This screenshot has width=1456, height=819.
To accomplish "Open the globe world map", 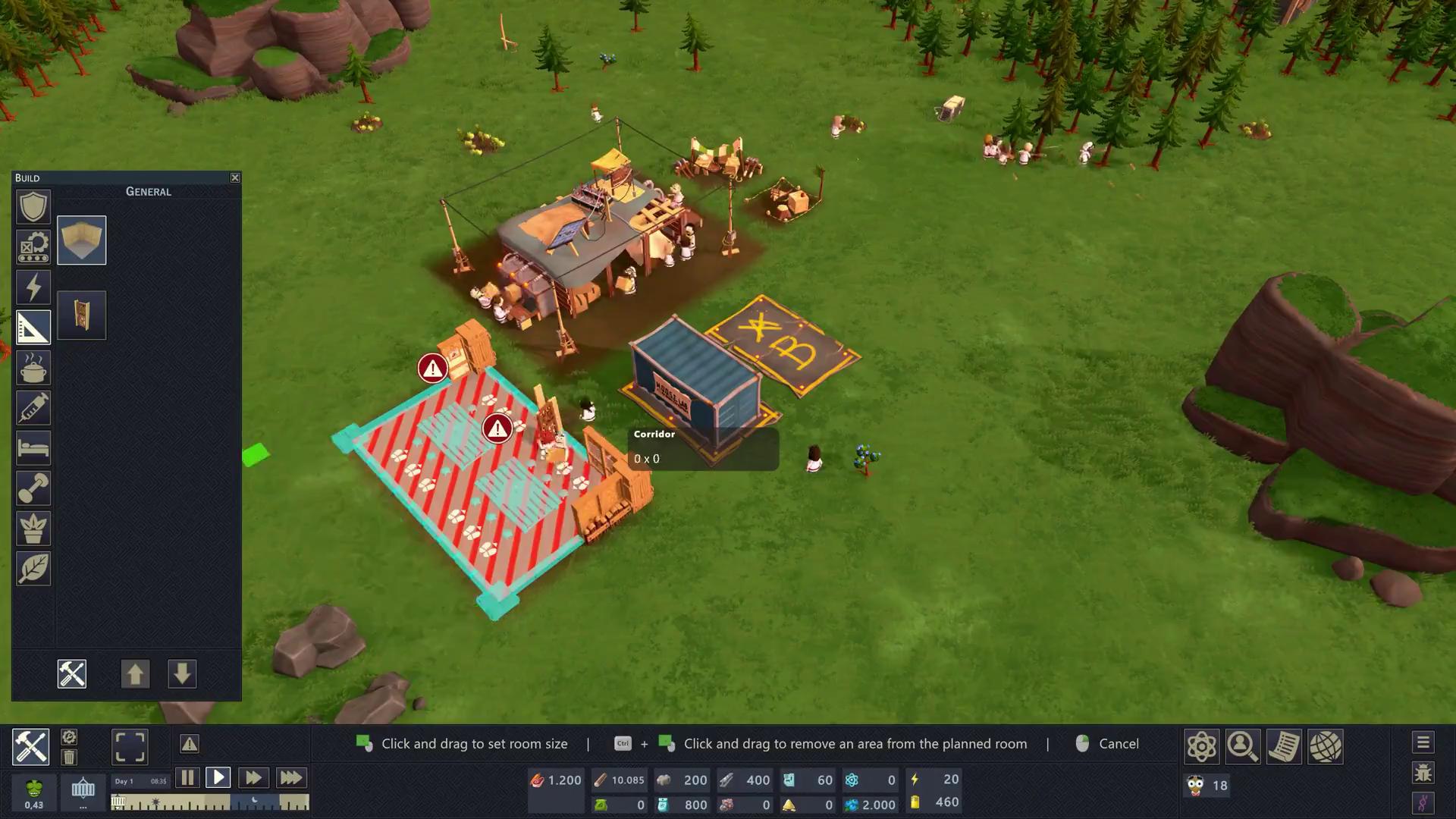I will 1325,746.
